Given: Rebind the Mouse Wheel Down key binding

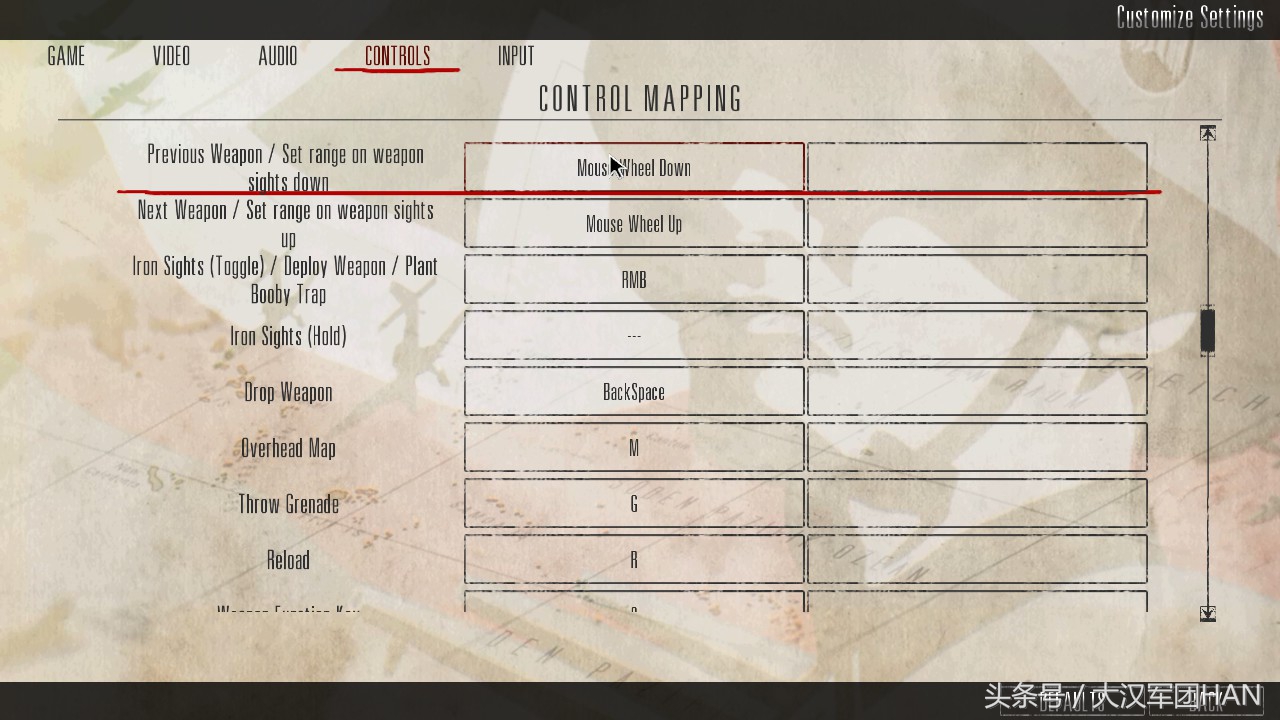Looking at the screenshot, I should [634, 167].
